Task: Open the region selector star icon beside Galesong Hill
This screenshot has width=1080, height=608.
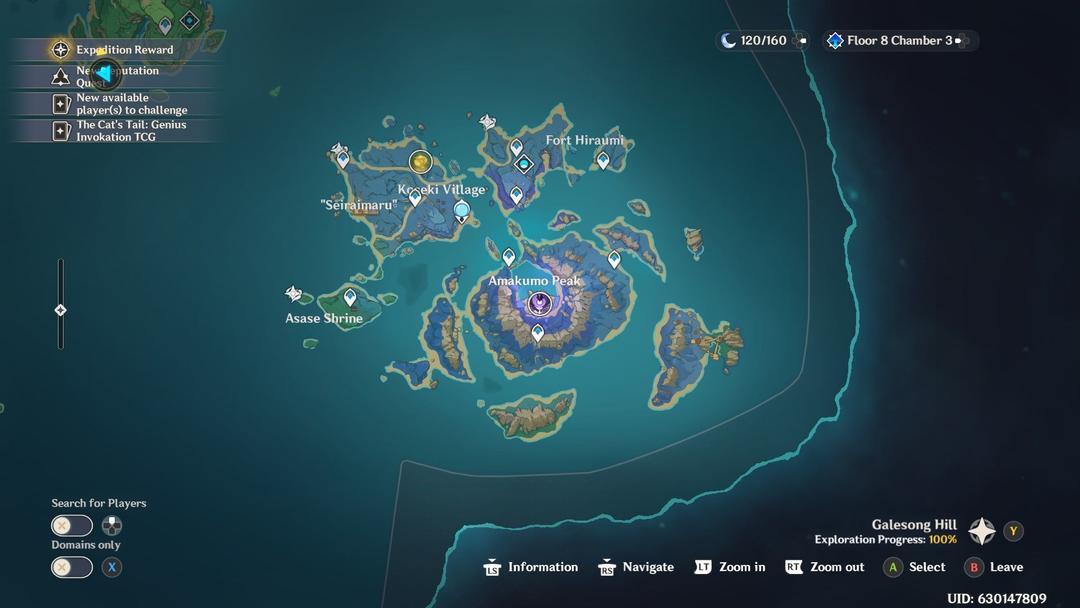Action: [982, 531]
